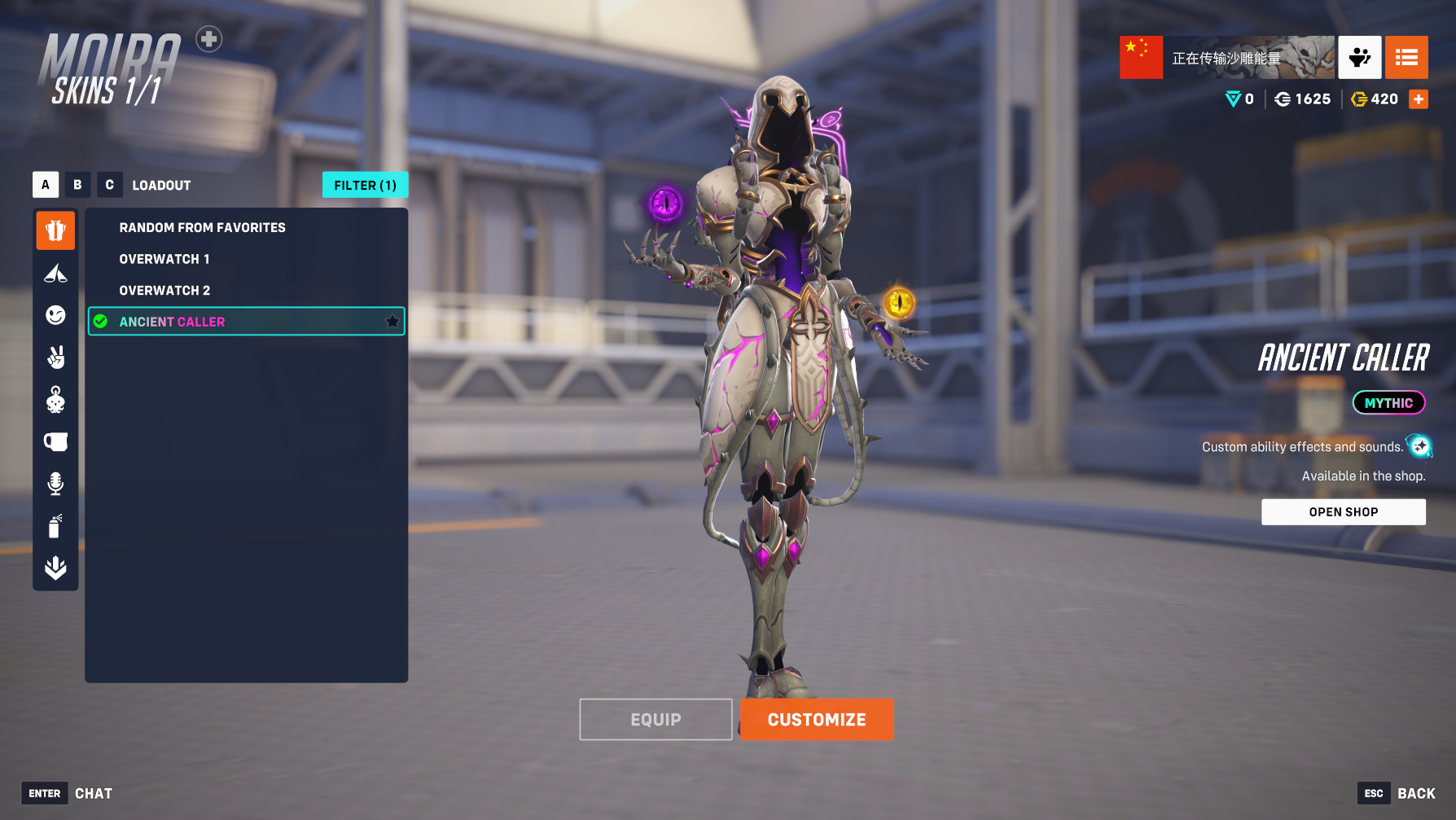Click the Customize button
This screenshot has height=820, width=1456.
pos(817,720)
